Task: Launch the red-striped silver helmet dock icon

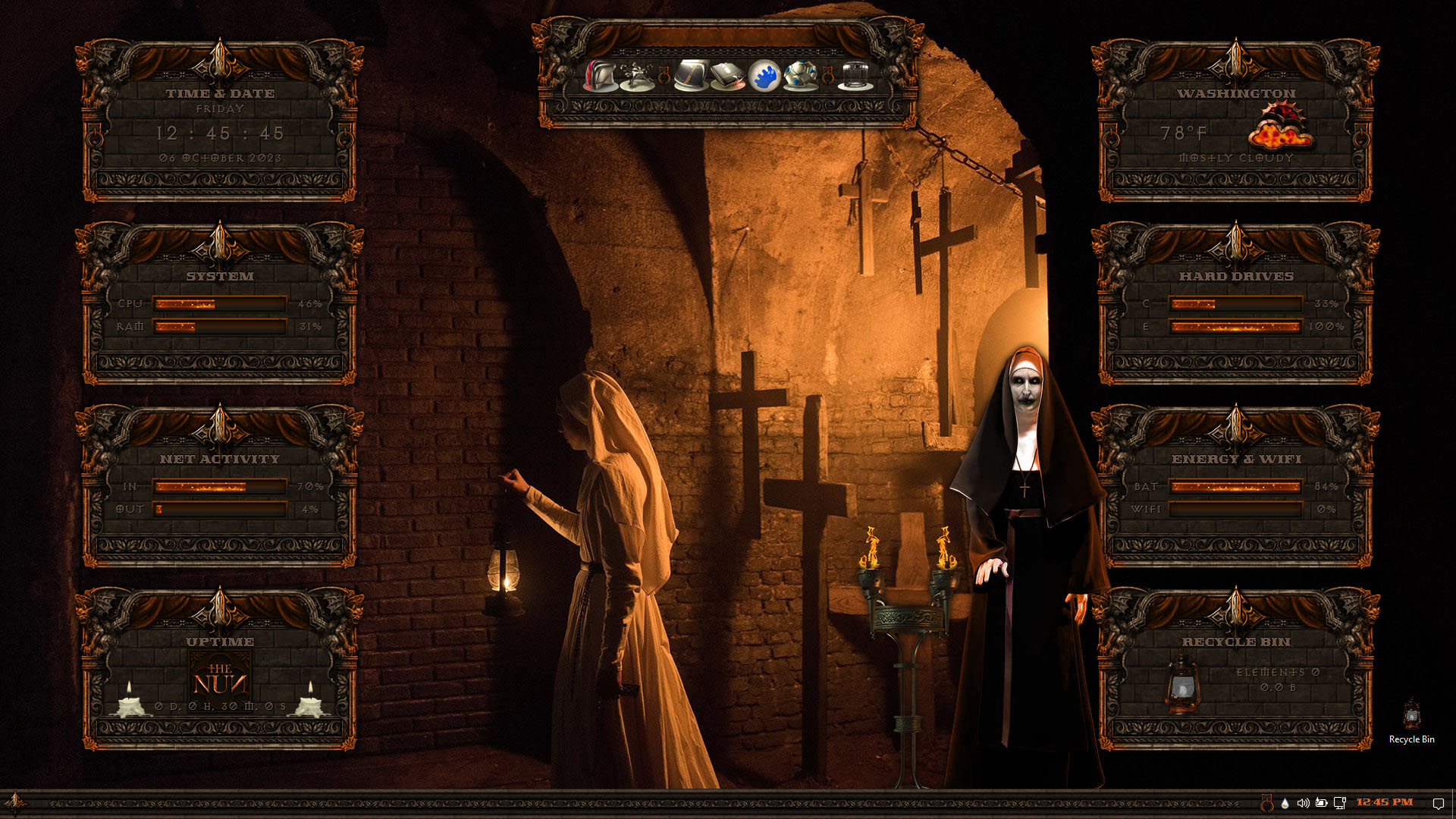Action: pyautogui.click(x=601, y=76)
